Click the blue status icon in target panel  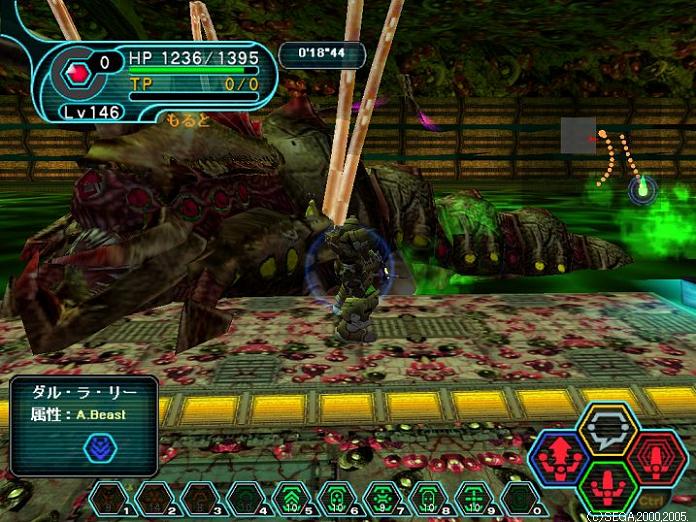pos(100,448)
